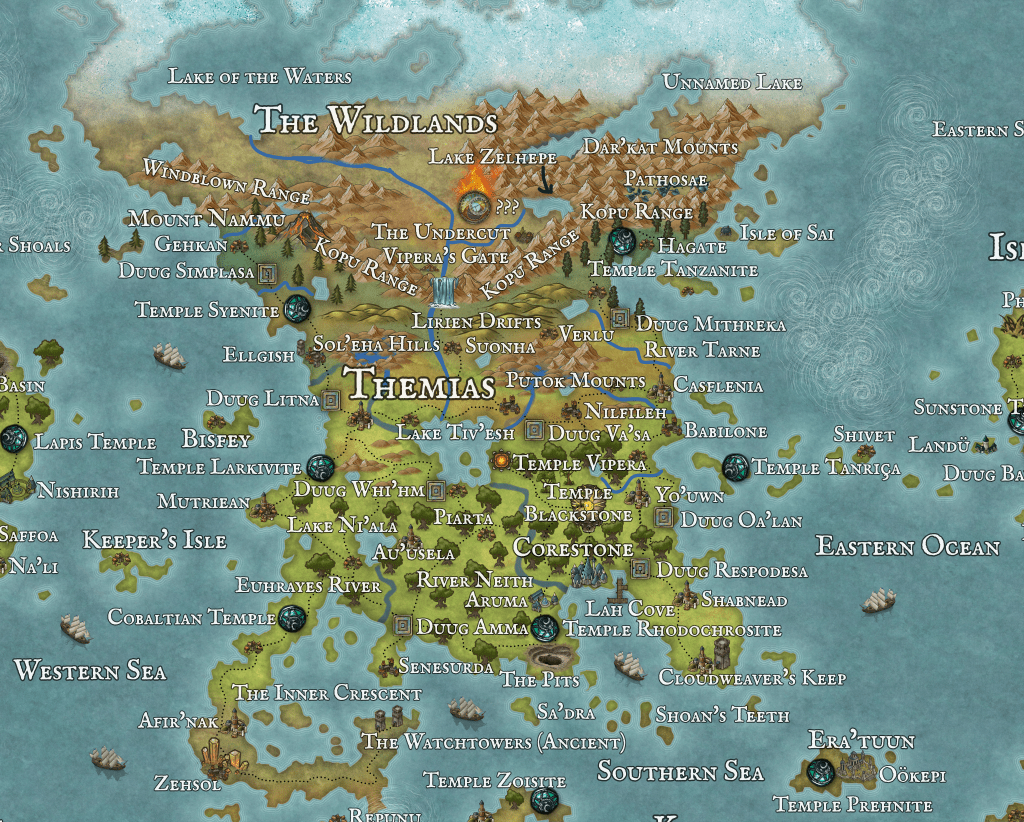The width and height of the screenshot is (1024, 822).
Task: Select the Duug Respodesa marker
Action: pos(640,570)
